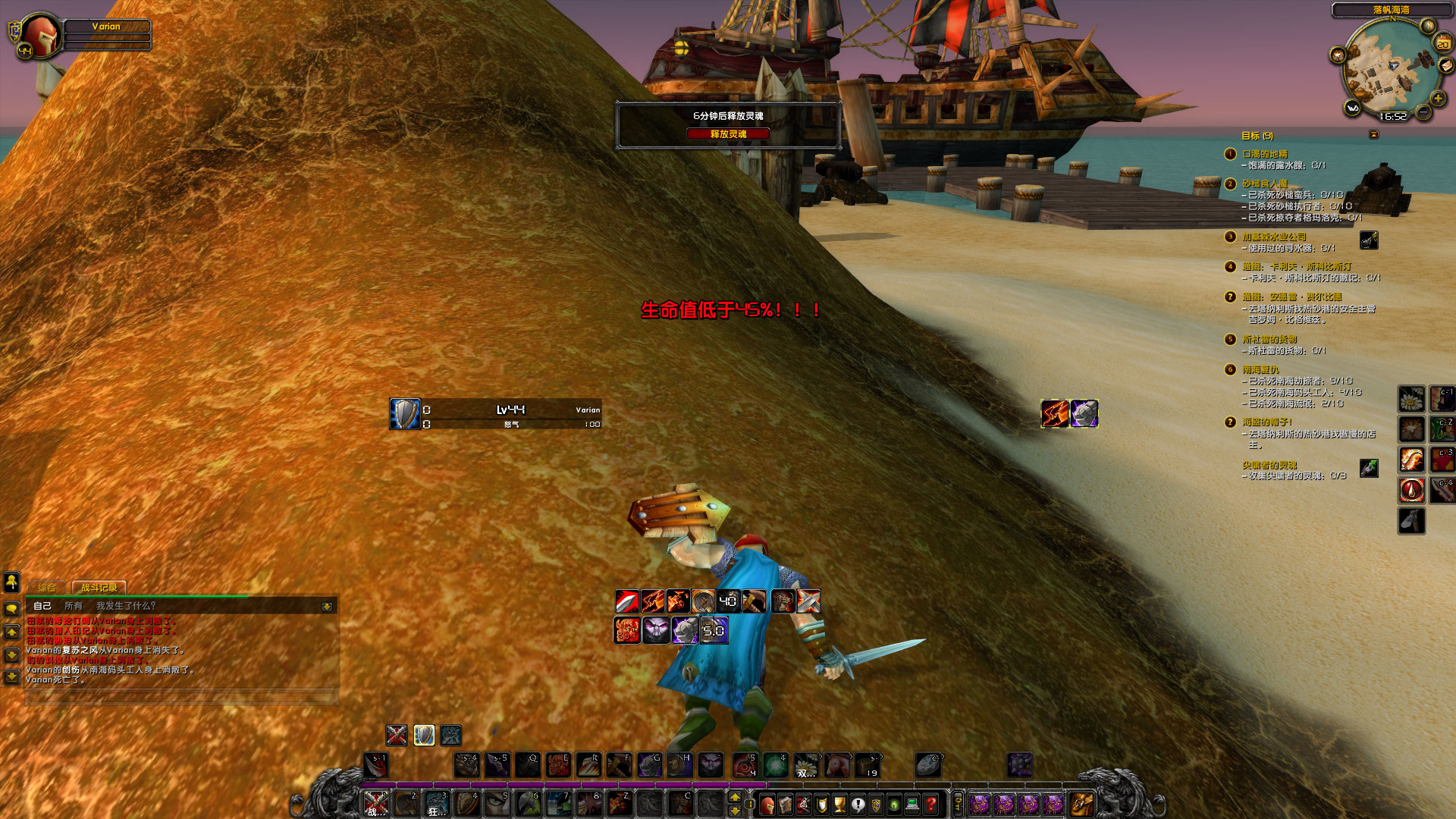Click the action bar page-up arrow
1456x819 pixels.
(x=735, y=797)
